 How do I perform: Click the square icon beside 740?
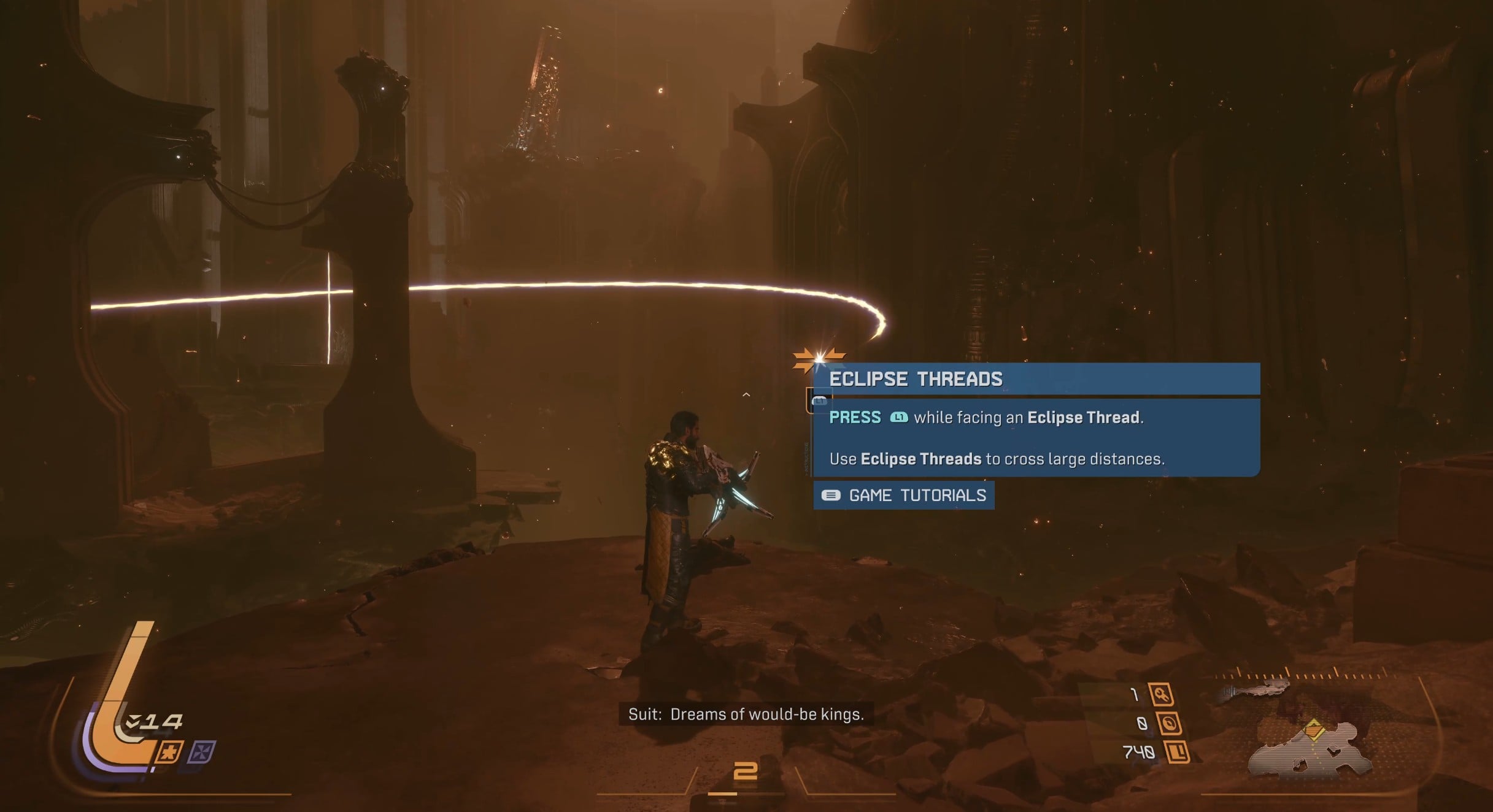pyautogui.click(x=1176, y=753)
